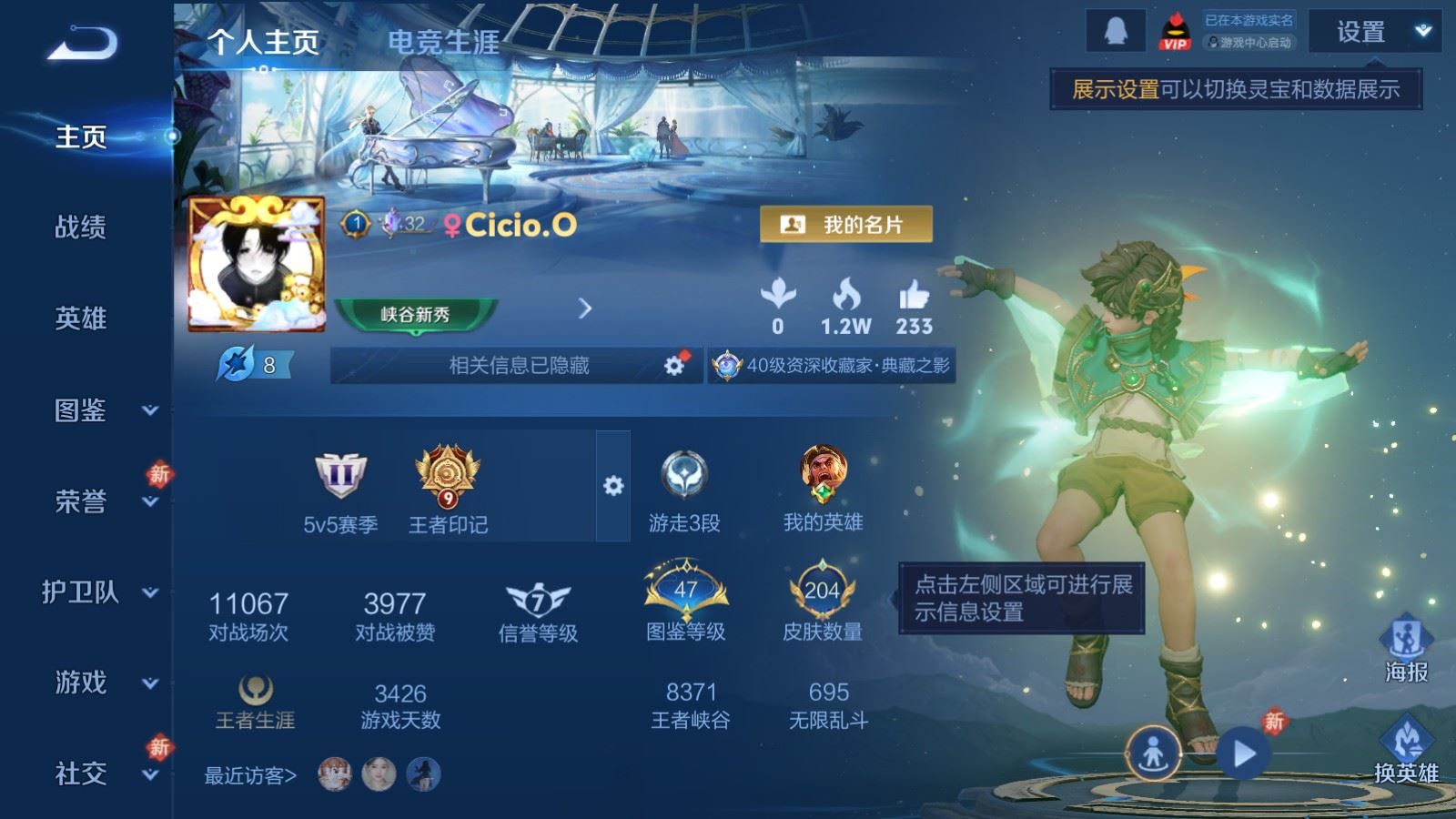Open the 海报 poster button
The width and height of the screenshot is (1456, 819).
click(x=1406, y=648)
